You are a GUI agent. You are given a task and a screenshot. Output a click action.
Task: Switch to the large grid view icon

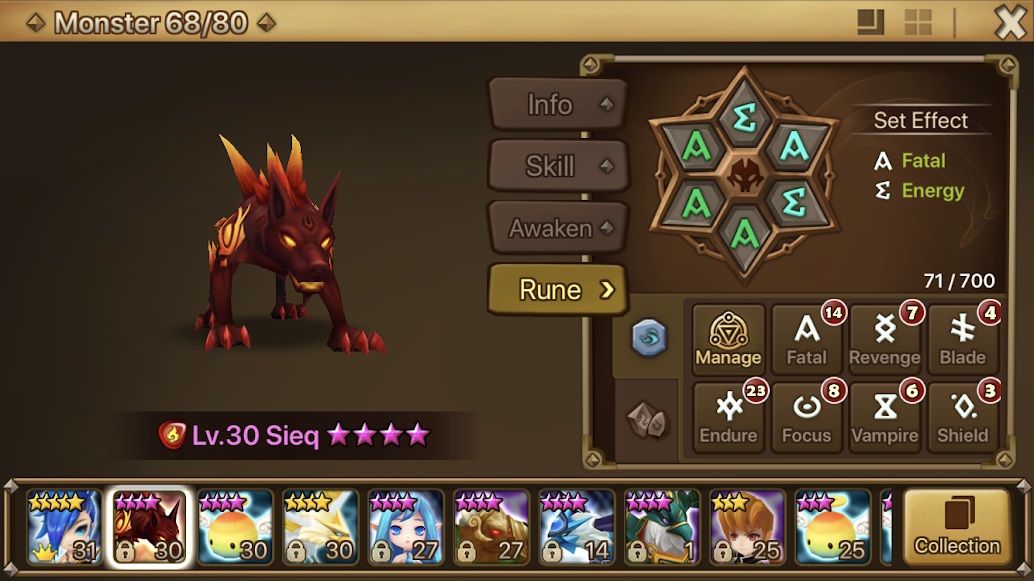click(x=870, y=22)
